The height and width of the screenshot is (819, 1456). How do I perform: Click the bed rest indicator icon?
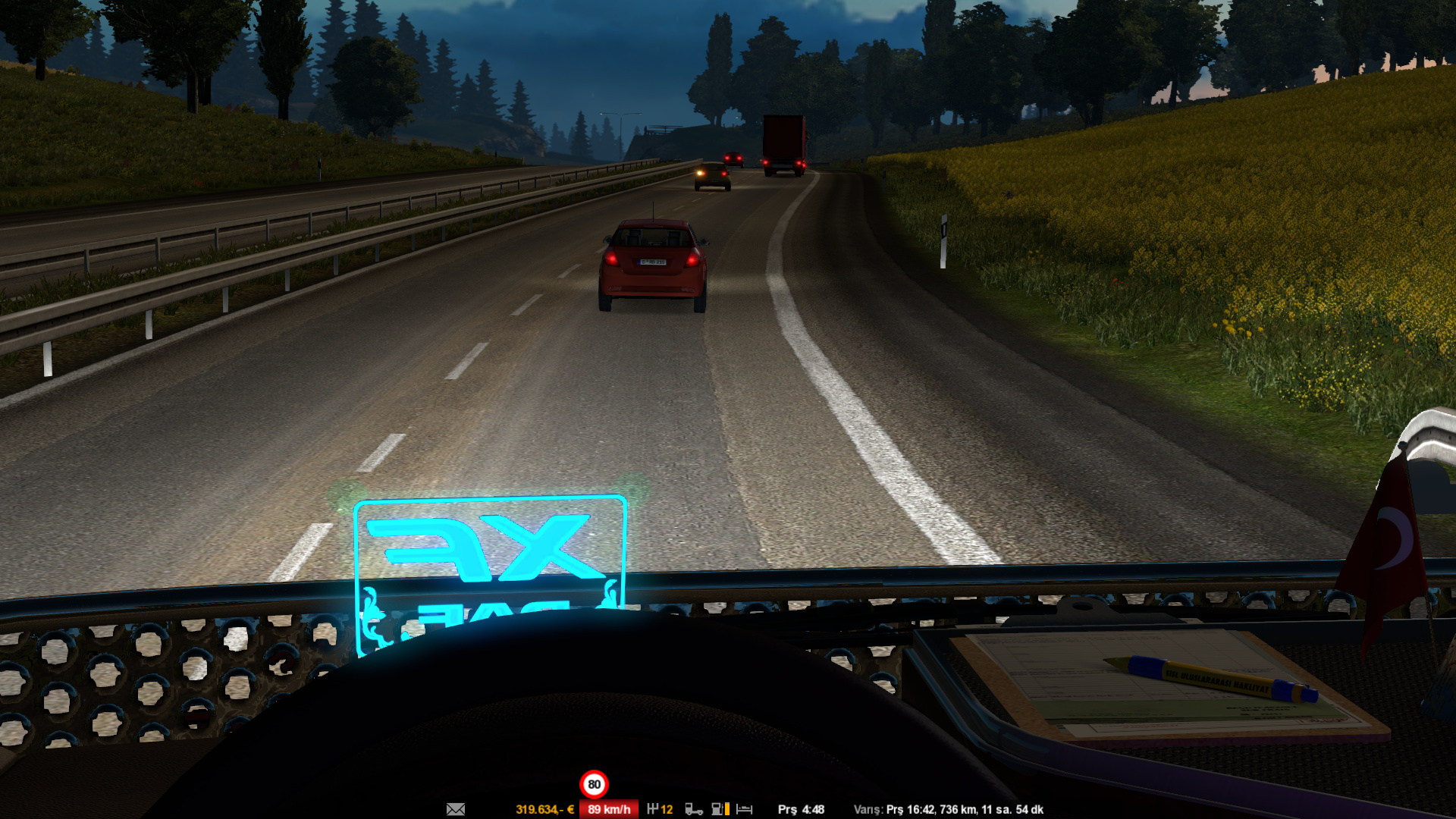pyautogui.click(x=745, y=809)
